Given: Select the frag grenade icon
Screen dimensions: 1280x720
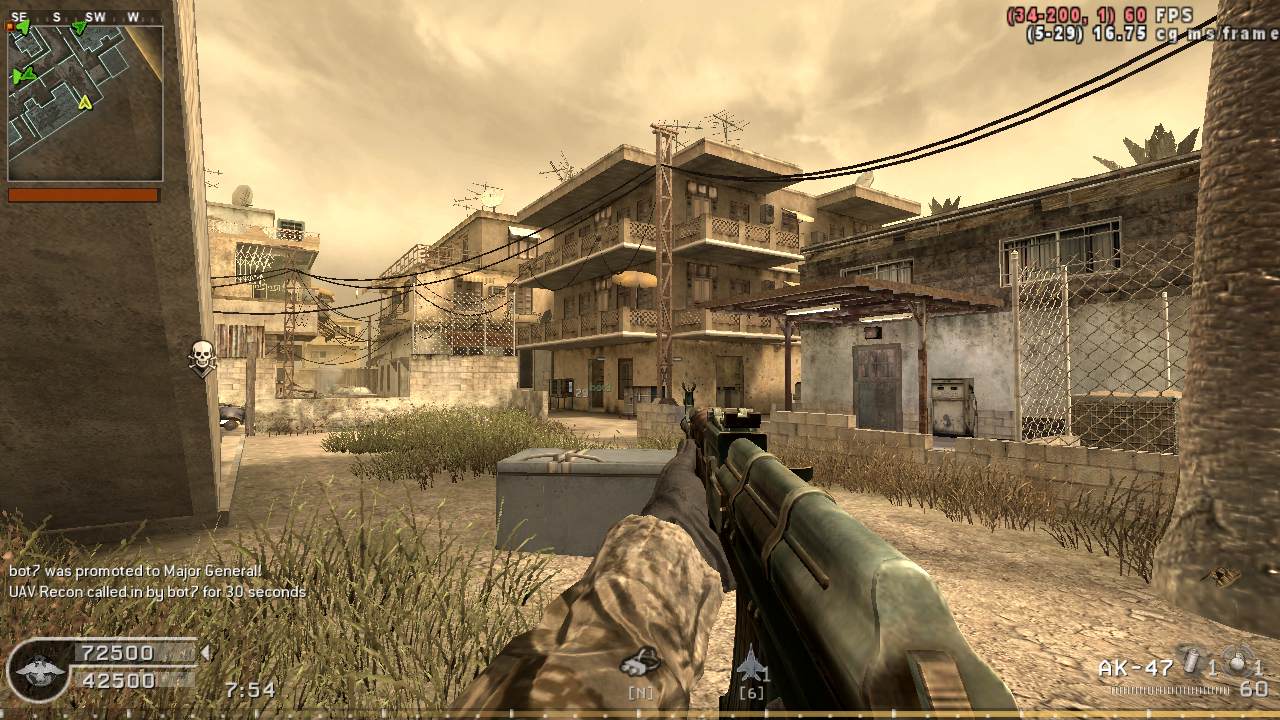Looking at the screenshot, I should pos(1239,663).
